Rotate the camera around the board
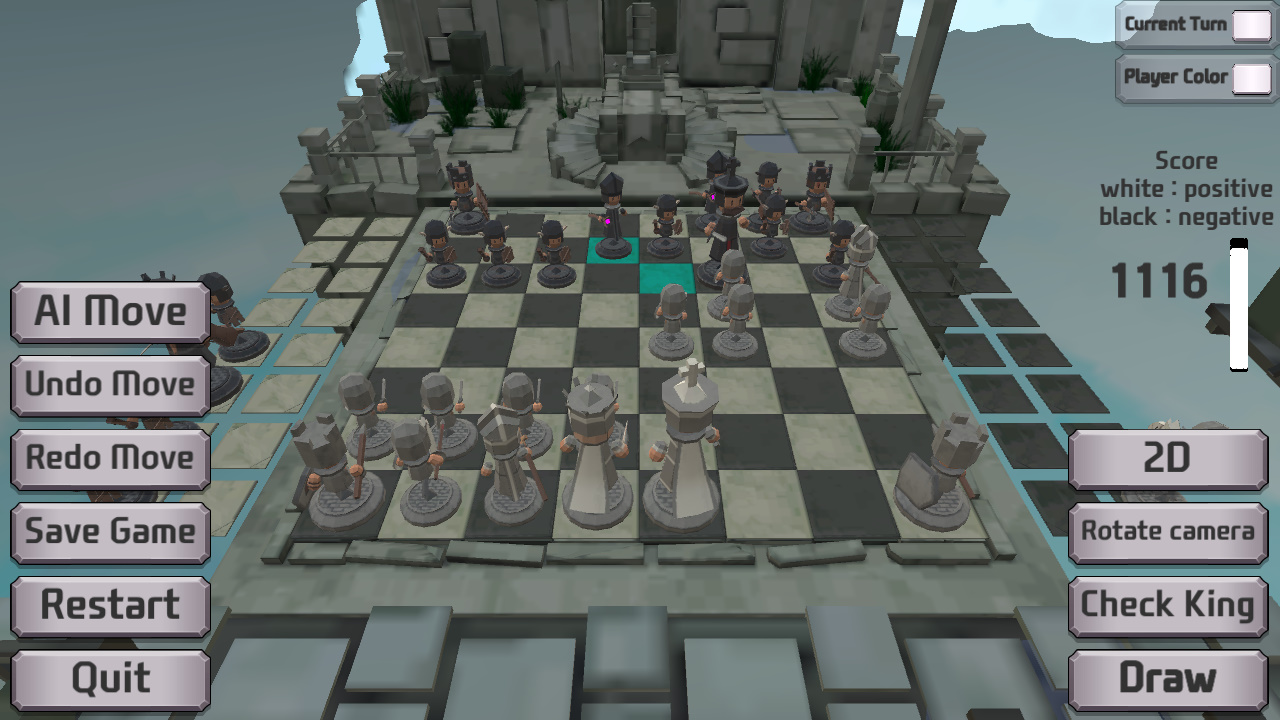The image size is (1280, 720). 1167,532
